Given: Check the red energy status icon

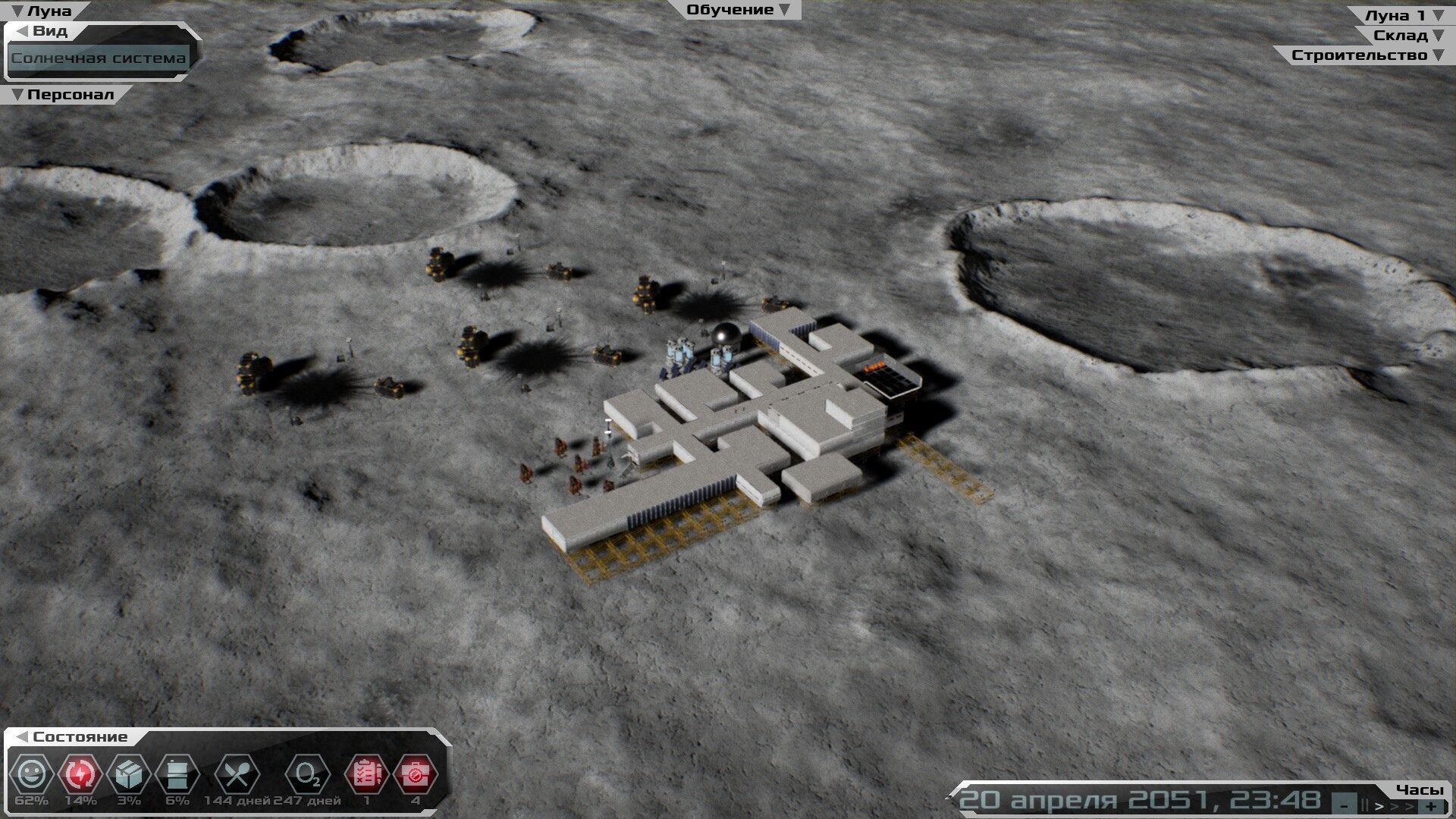Looking at the screenshot, I should (80, 774).
